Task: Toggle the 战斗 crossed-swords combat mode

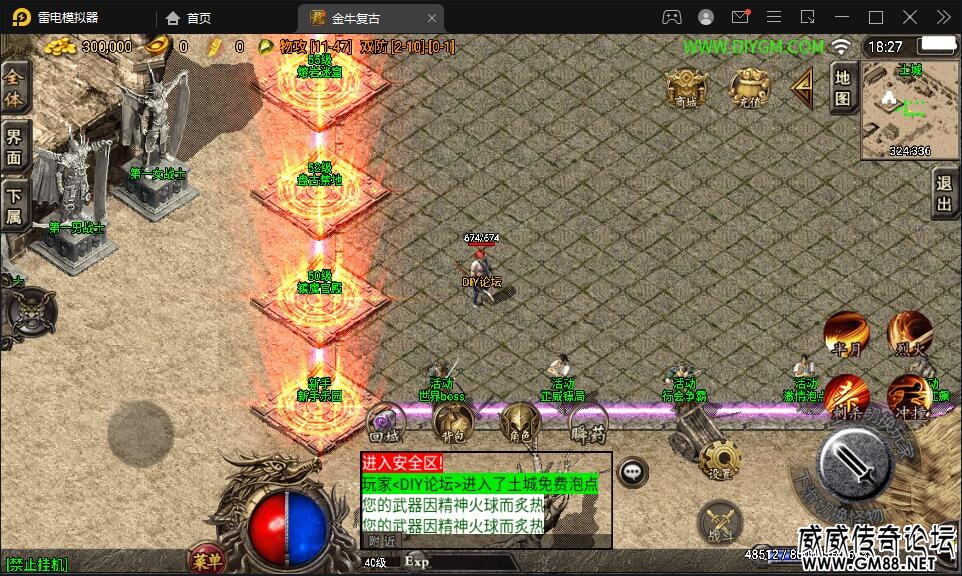Action: (x=720, y=522)
